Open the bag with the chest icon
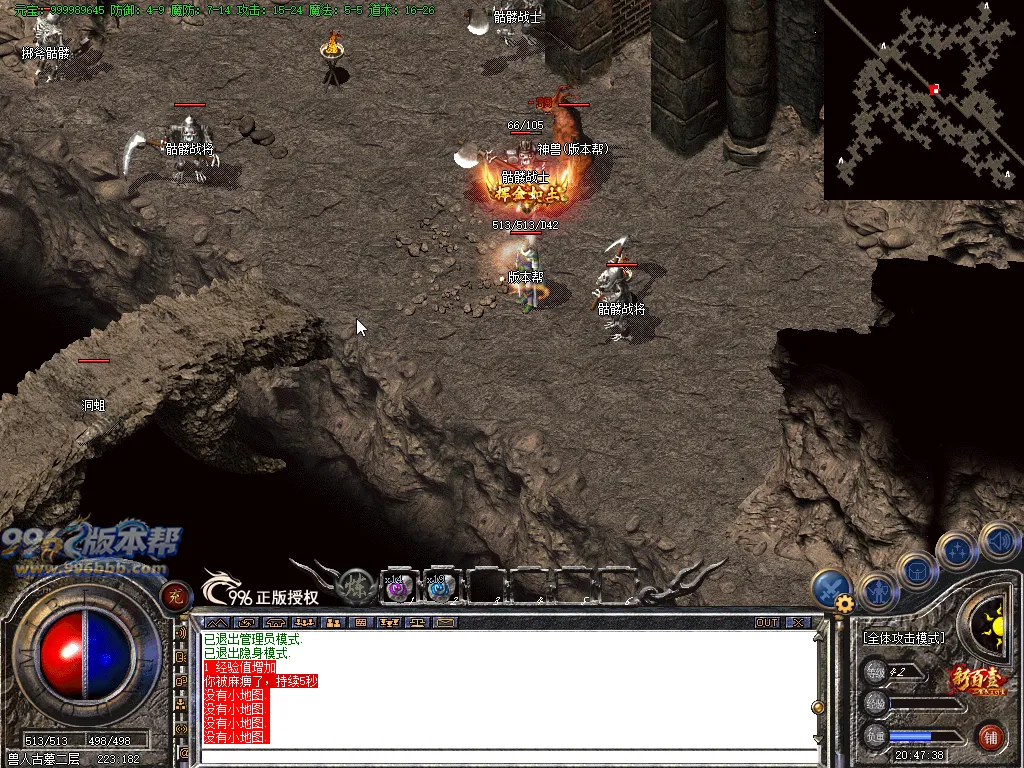 [x=916, y=571]
